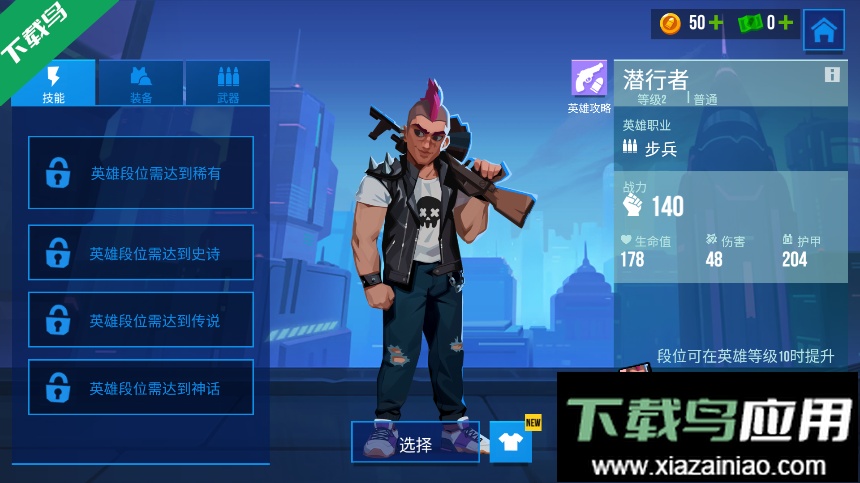
Task: Select the locked 史诗 rank skill slot
Action: coord(141,253)
